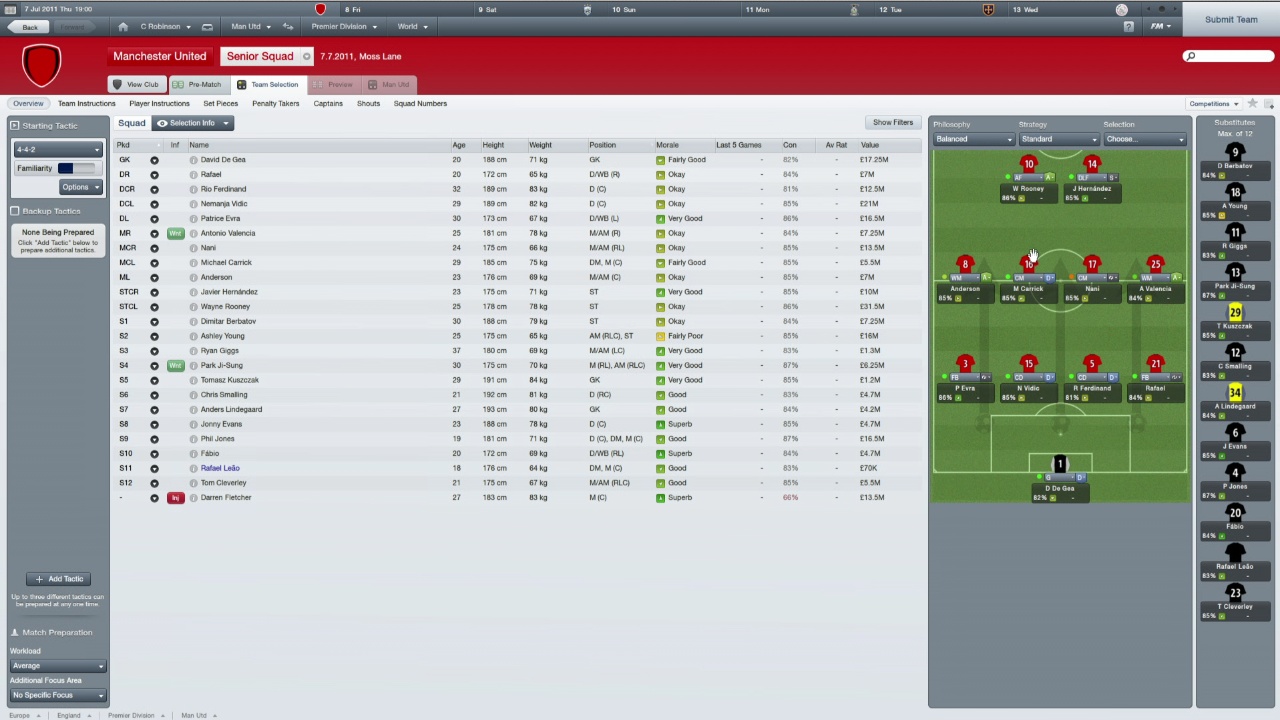1280x720 pixels.
Task: Click the info icon beside David De Gea
Action: (x=193, y=159)
